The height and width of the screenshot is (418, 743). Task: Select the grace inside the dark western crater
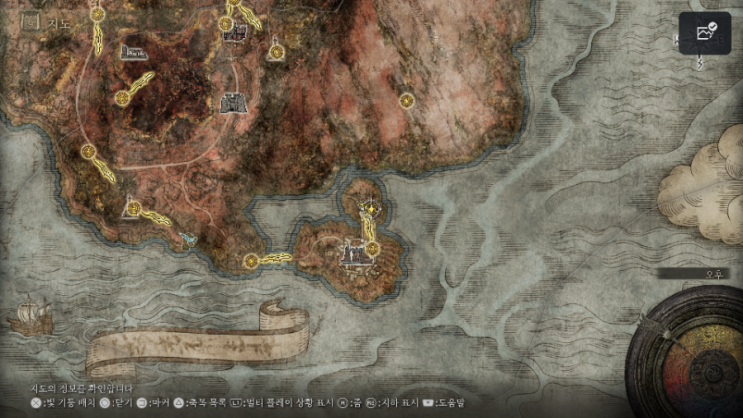click(x=123, y=97)
